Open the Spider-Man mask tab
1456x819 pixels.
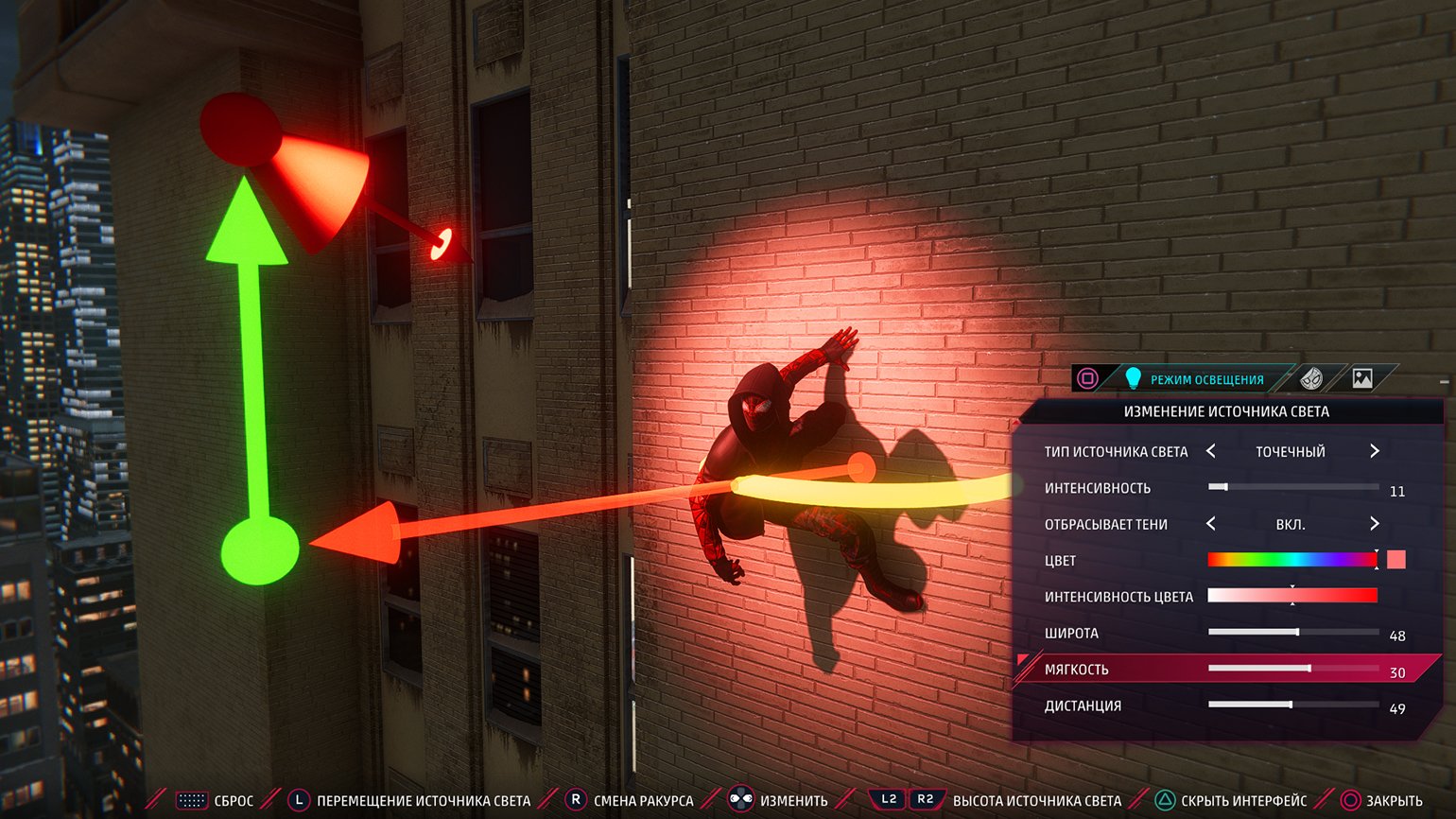[1311, 379]
